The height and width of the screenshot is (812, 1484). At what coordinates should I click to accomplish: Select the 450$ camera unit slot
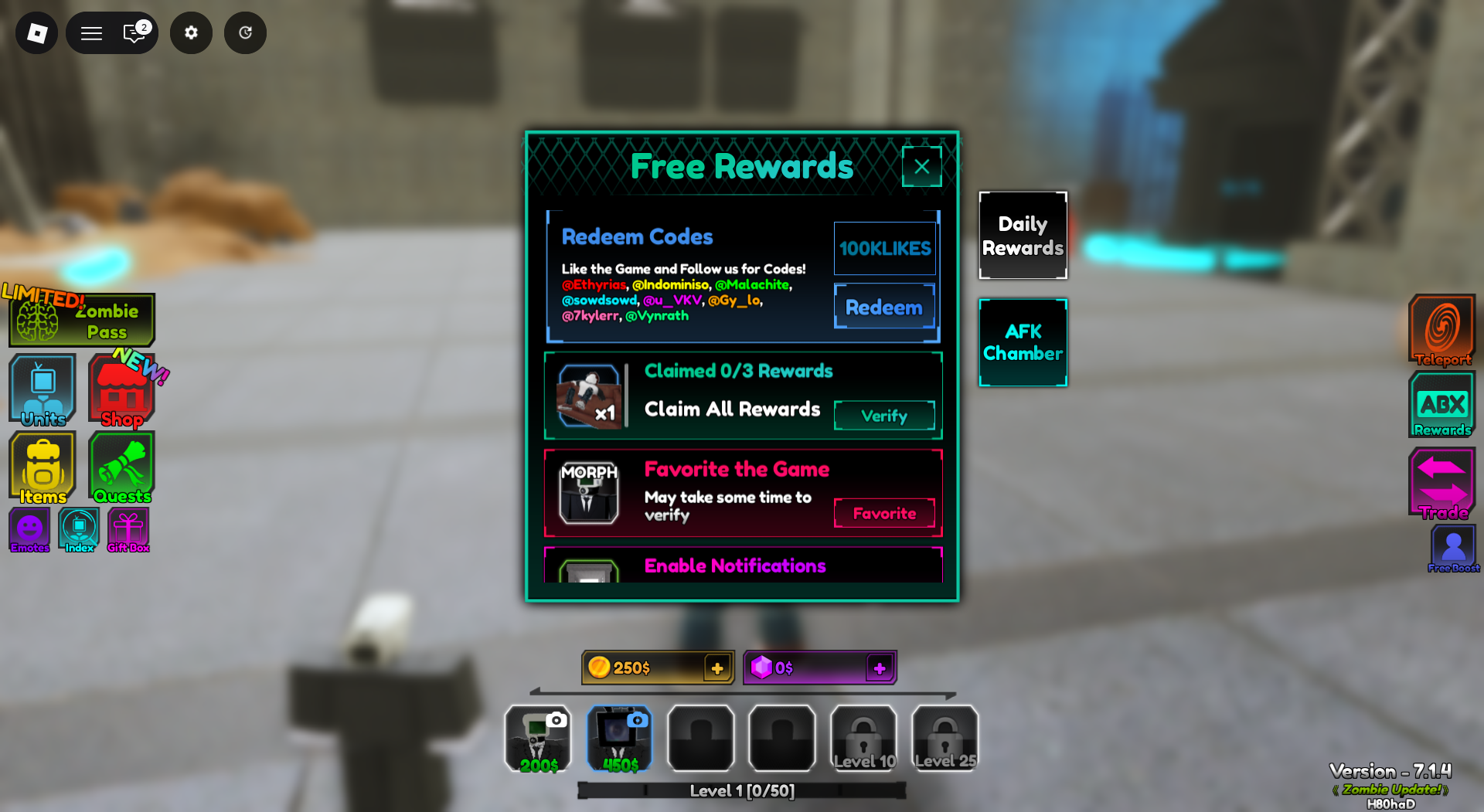tap(619, 738)
